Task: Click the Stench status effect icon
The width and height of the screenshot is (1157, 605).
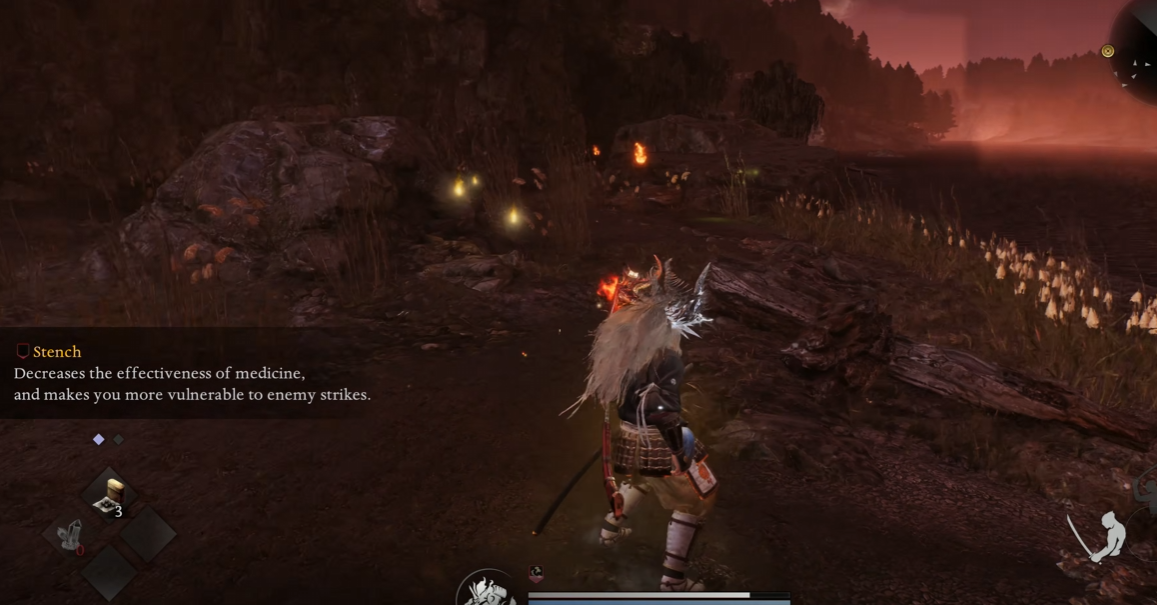Action: point(23,352)
